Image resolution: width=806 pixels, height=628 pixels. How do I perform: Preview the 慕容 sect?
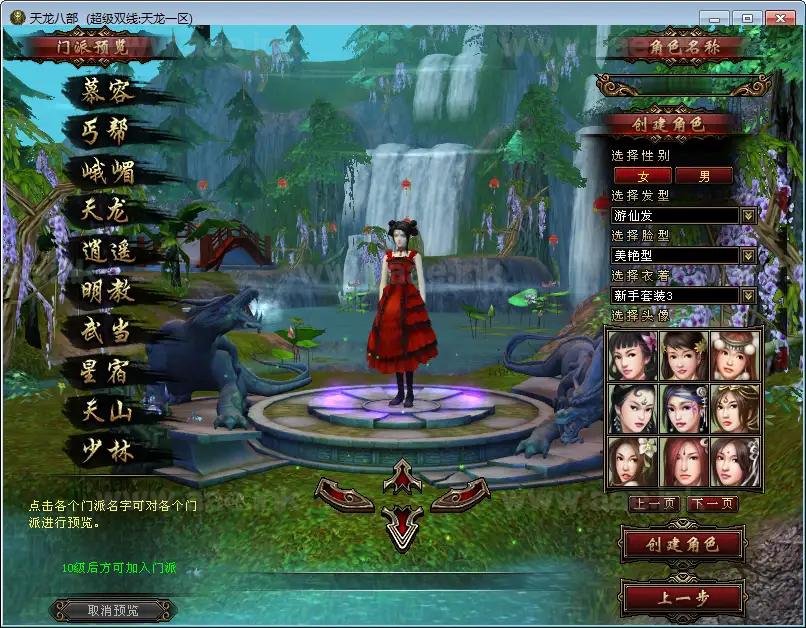point(108,91)
